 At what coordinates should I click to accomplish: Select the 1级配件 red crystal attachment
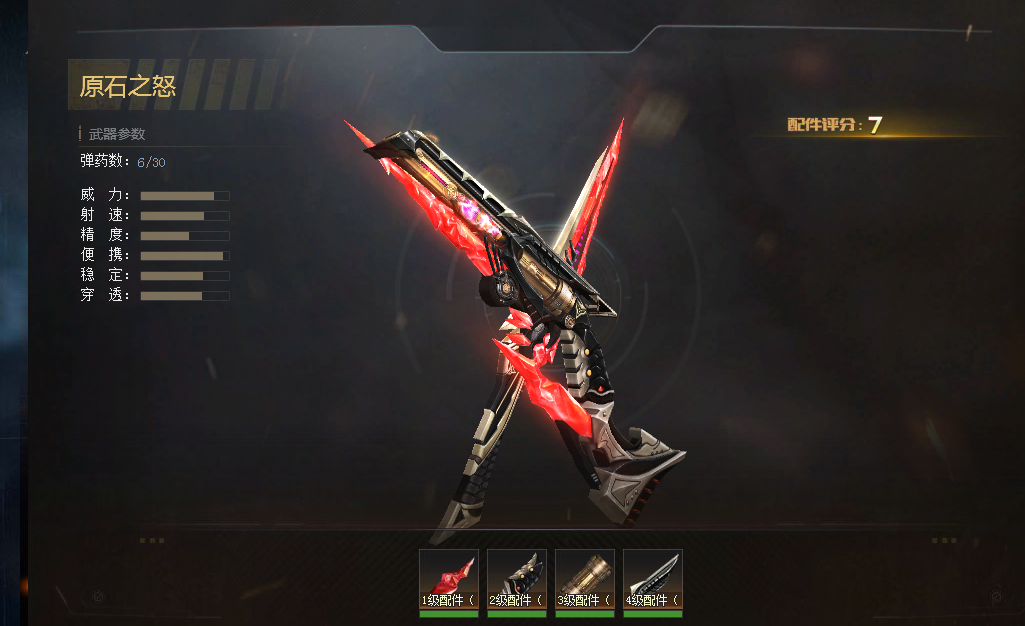click(x=448, y=580)
